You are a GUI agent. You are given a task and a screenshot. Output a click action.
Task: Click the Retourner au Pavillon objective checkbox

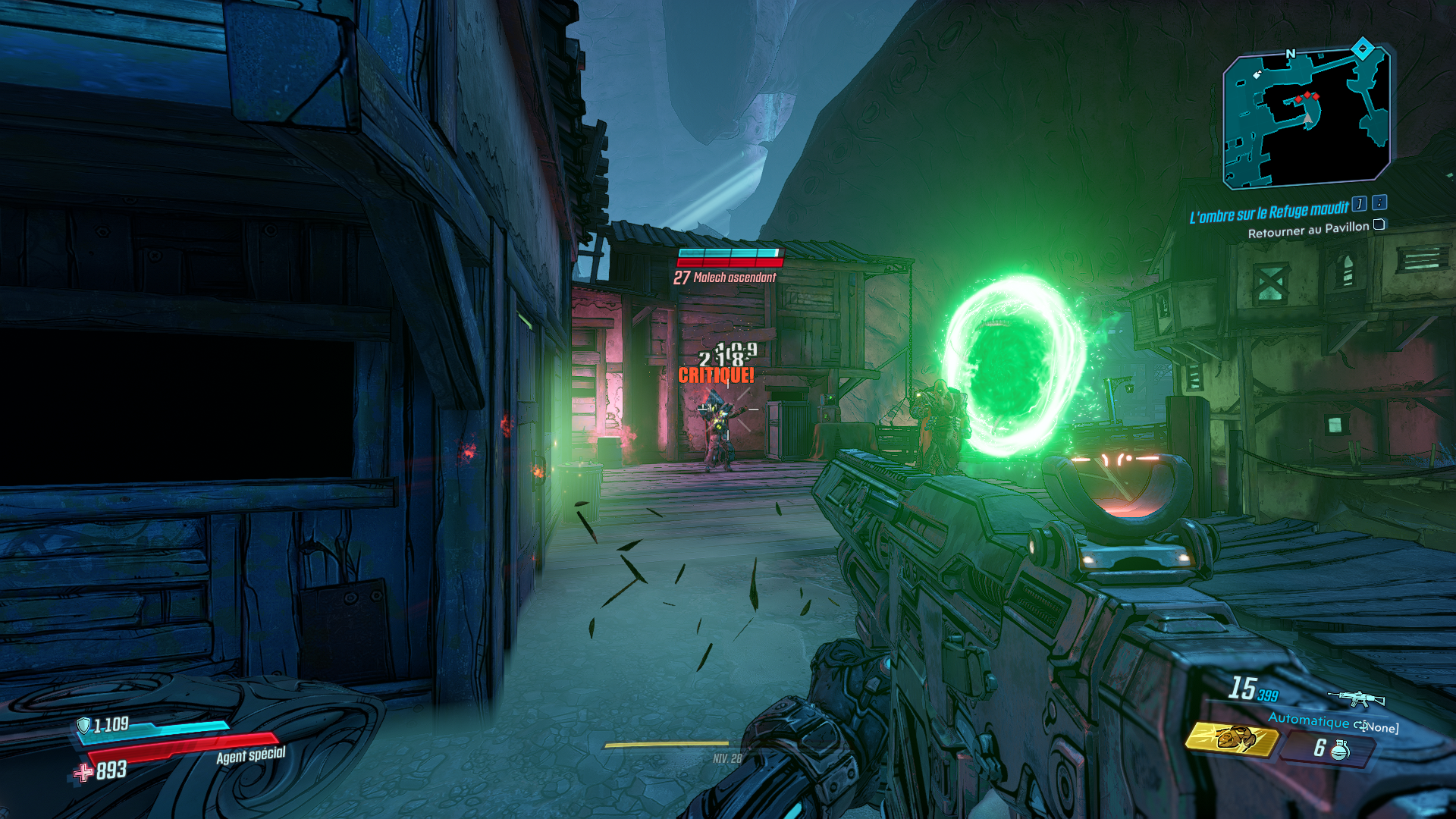click(x=1379, y=224)
